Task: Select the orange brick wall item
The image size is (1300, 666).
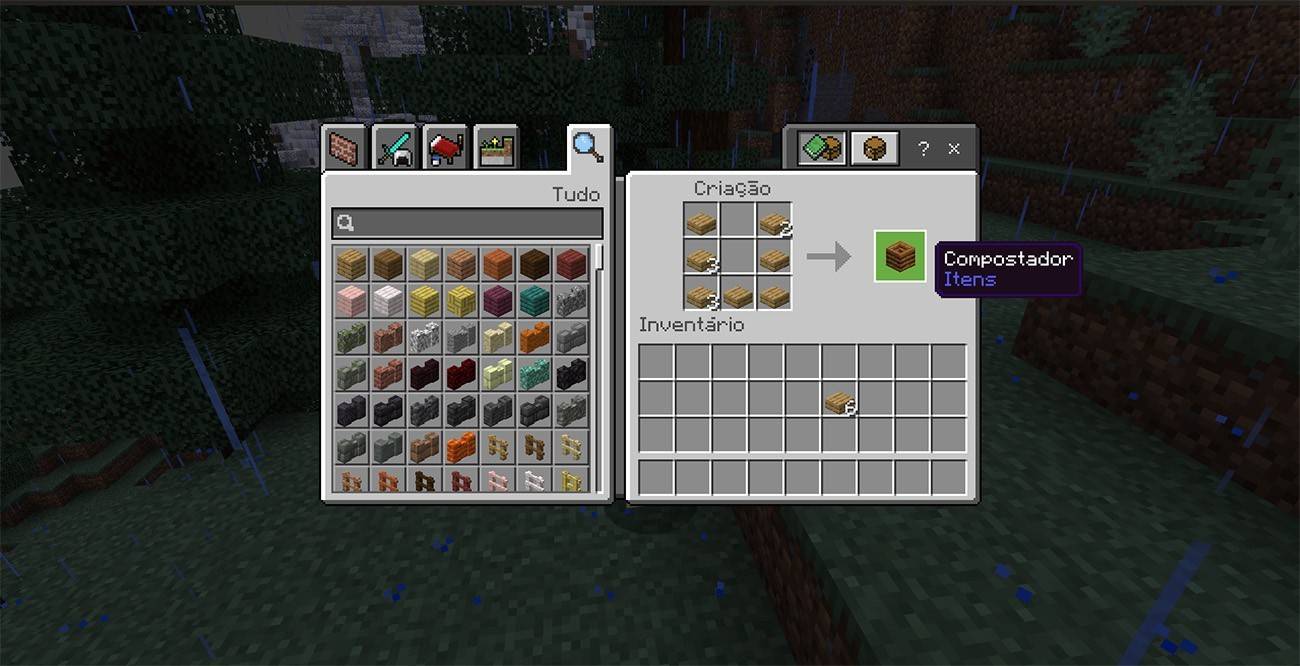Action: [461, 445]
